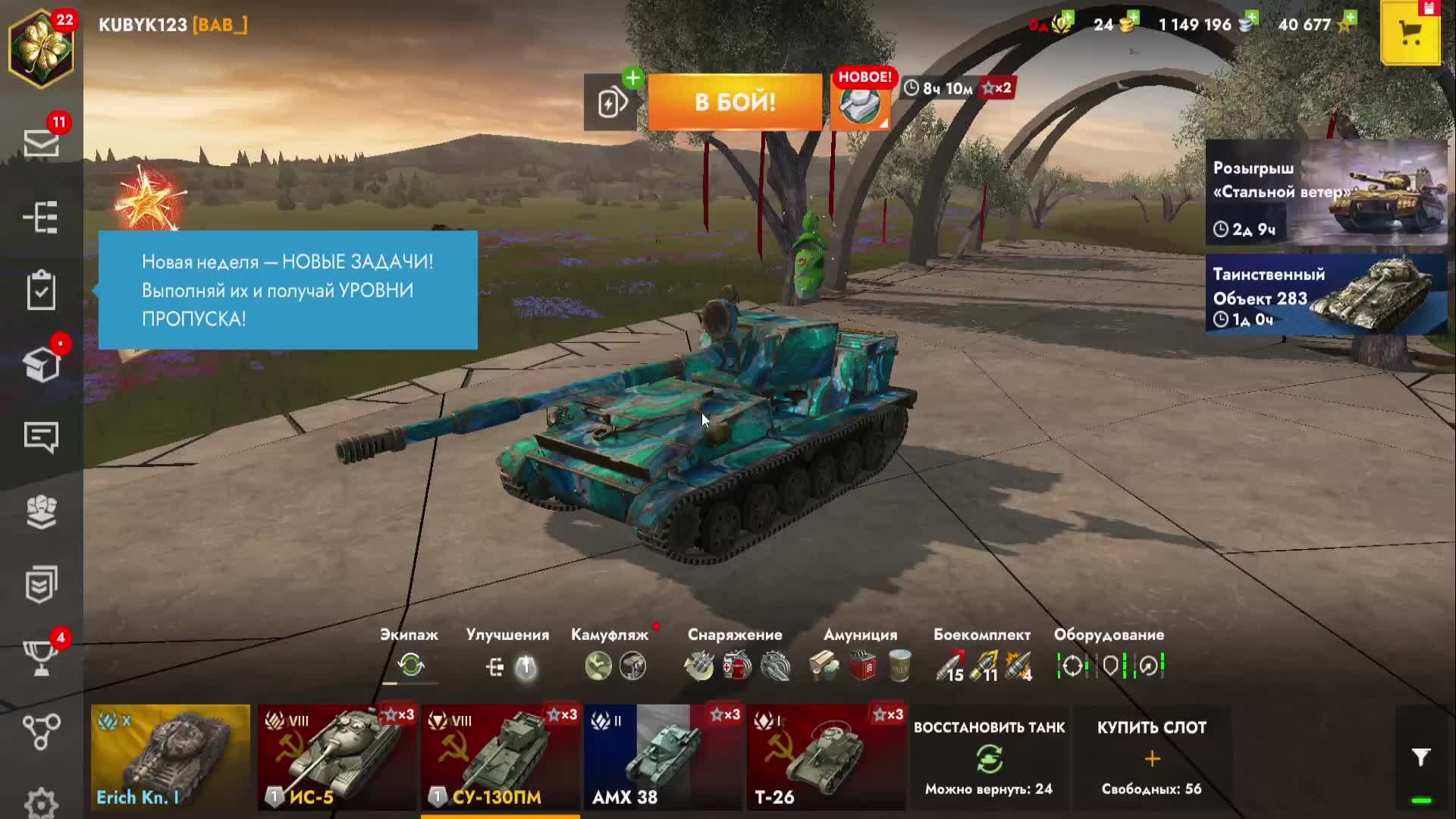The image size is (1456, 819).
Task: Open the containers crate icon
Action: coord(41,365)
